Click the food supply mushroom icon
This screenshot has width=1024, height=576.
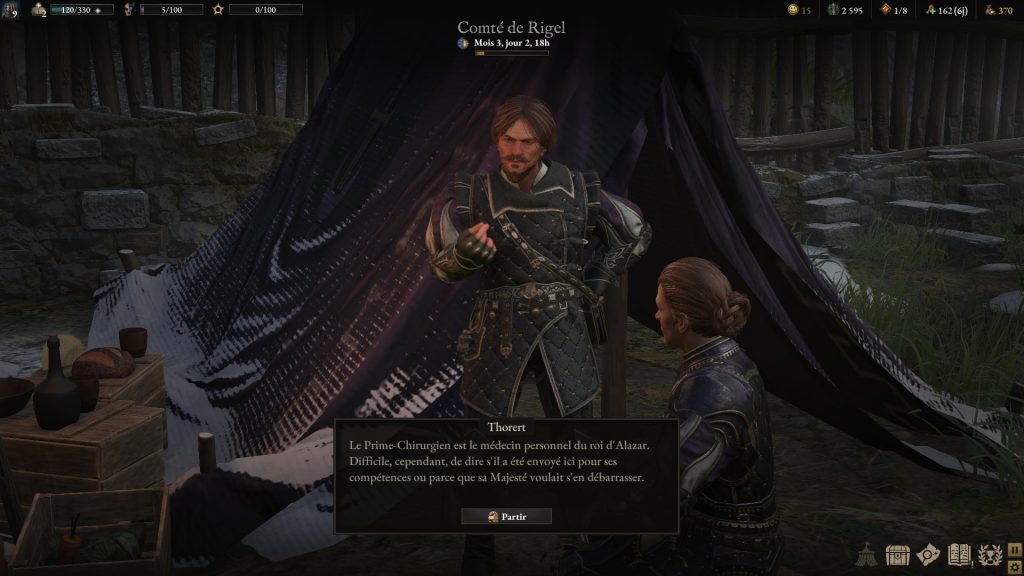point(932,10)
